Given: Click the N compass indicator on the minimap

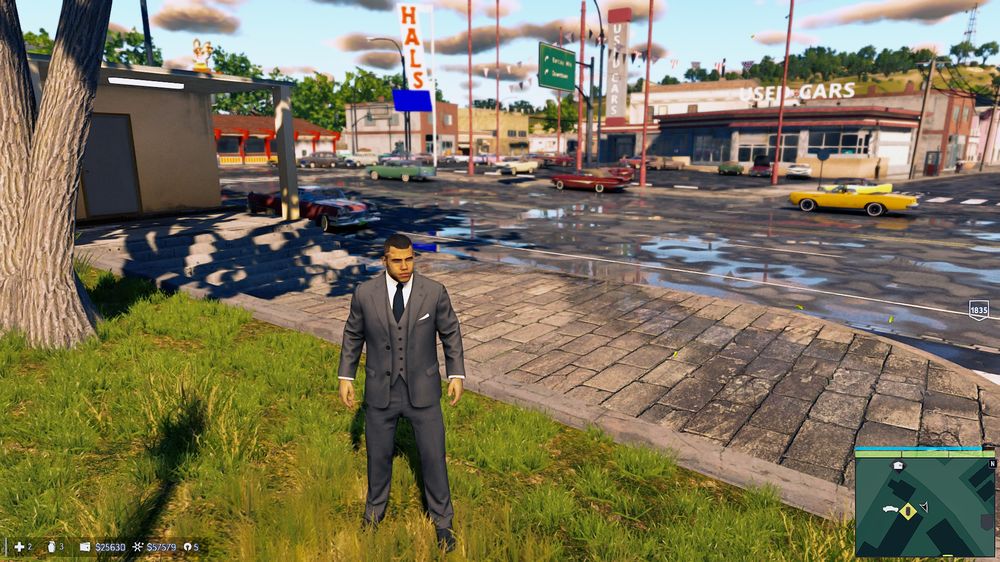Looking at the screenshot, I should tap(991, 463).
